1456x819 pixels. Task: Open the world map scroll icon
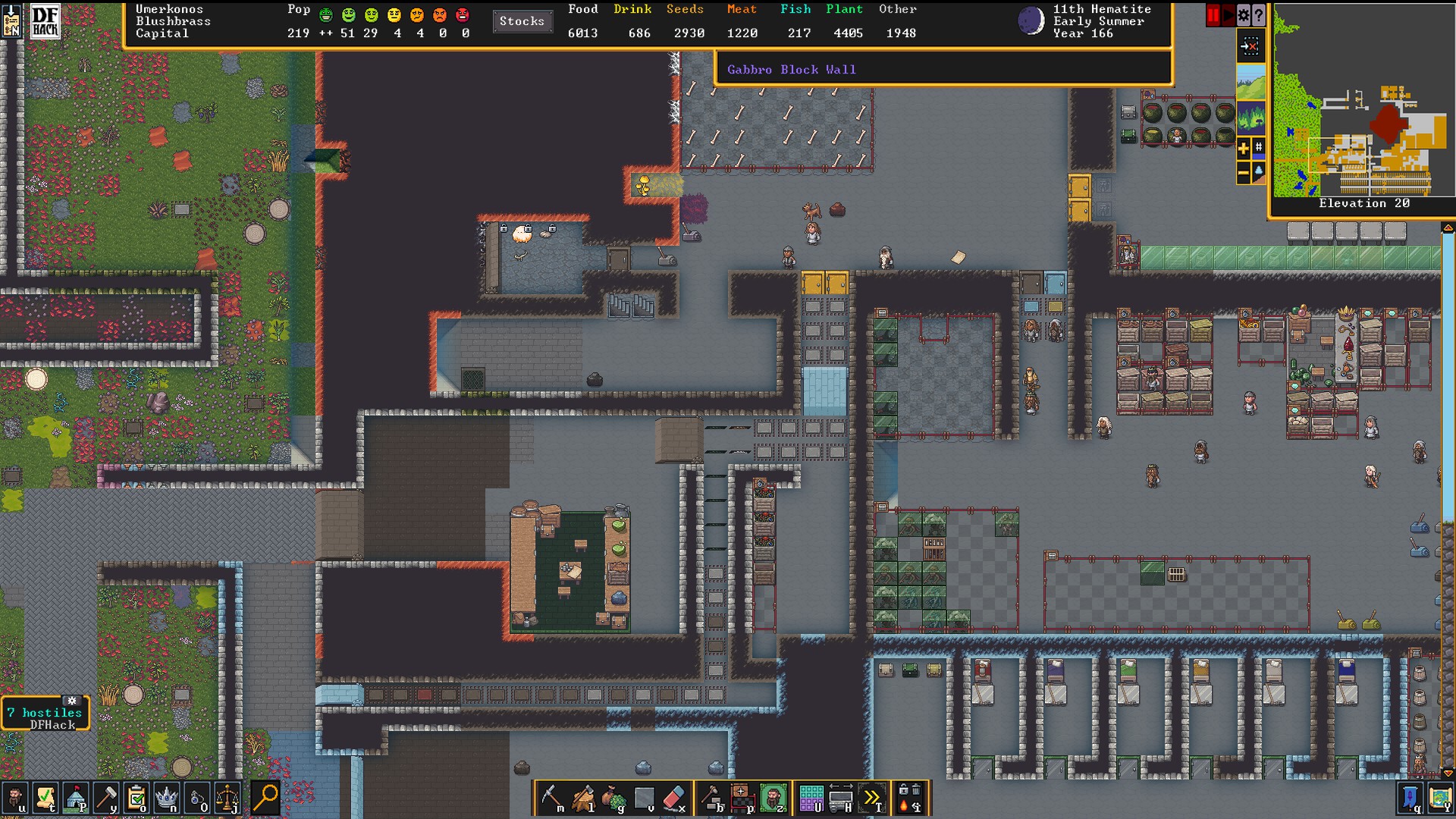coord(1440,798)
